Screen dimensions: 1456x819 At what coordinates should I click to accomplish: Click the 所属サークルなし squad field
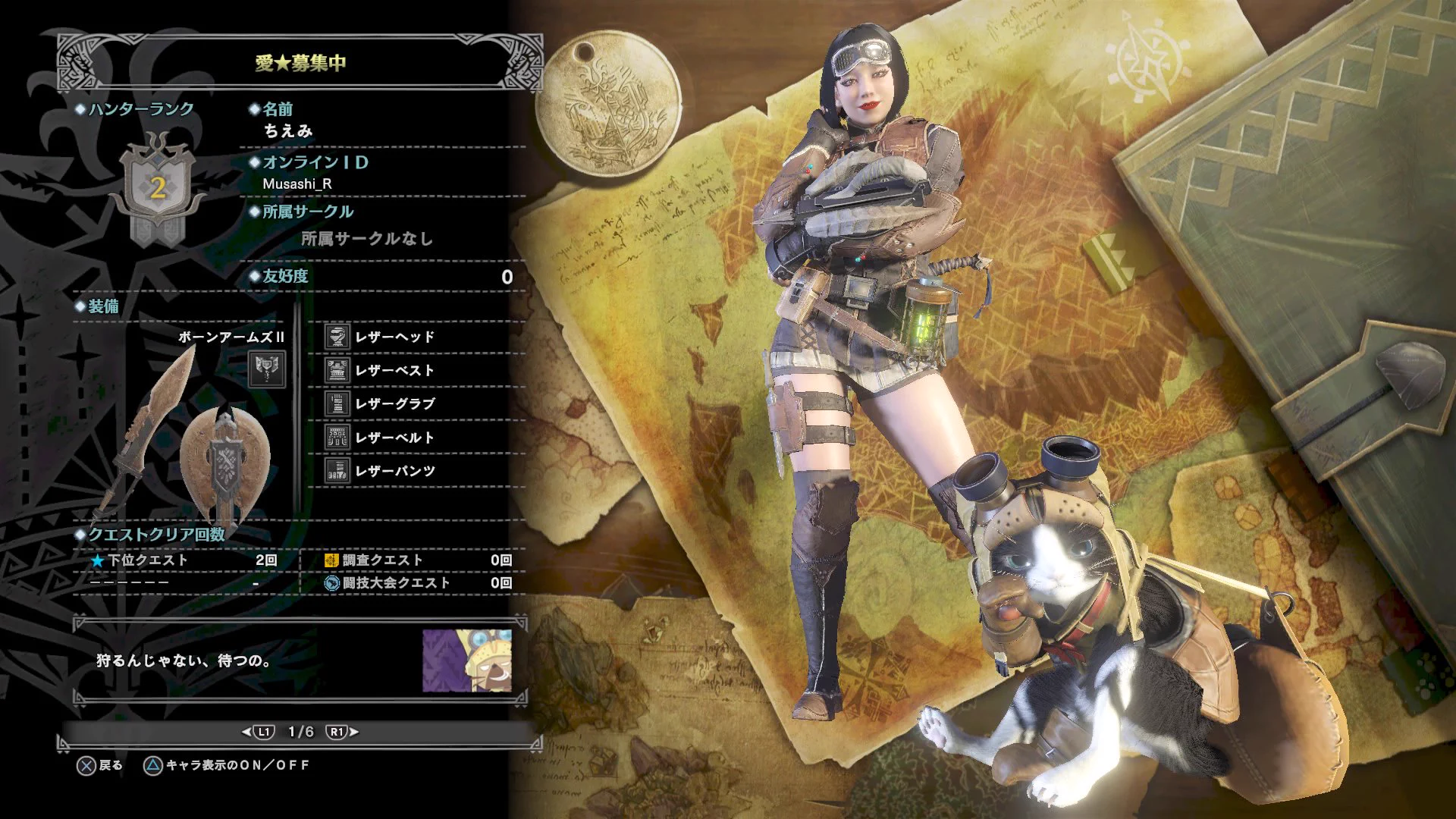(x=367, y=239)
